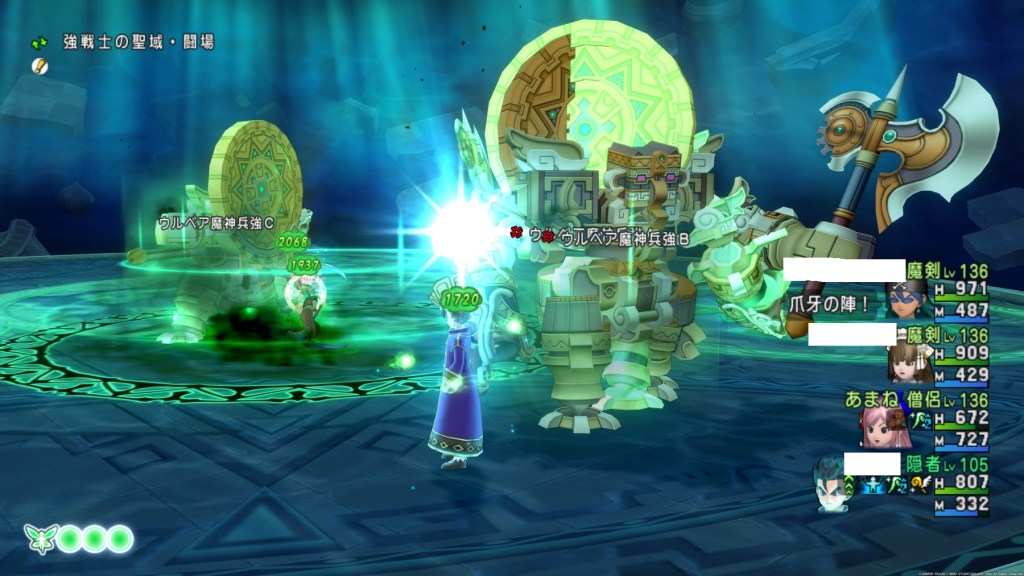Click the green butterfly gauge icon
Image resolution: width=1024 pixels, height=576 pixels.
tap(40, 540)
